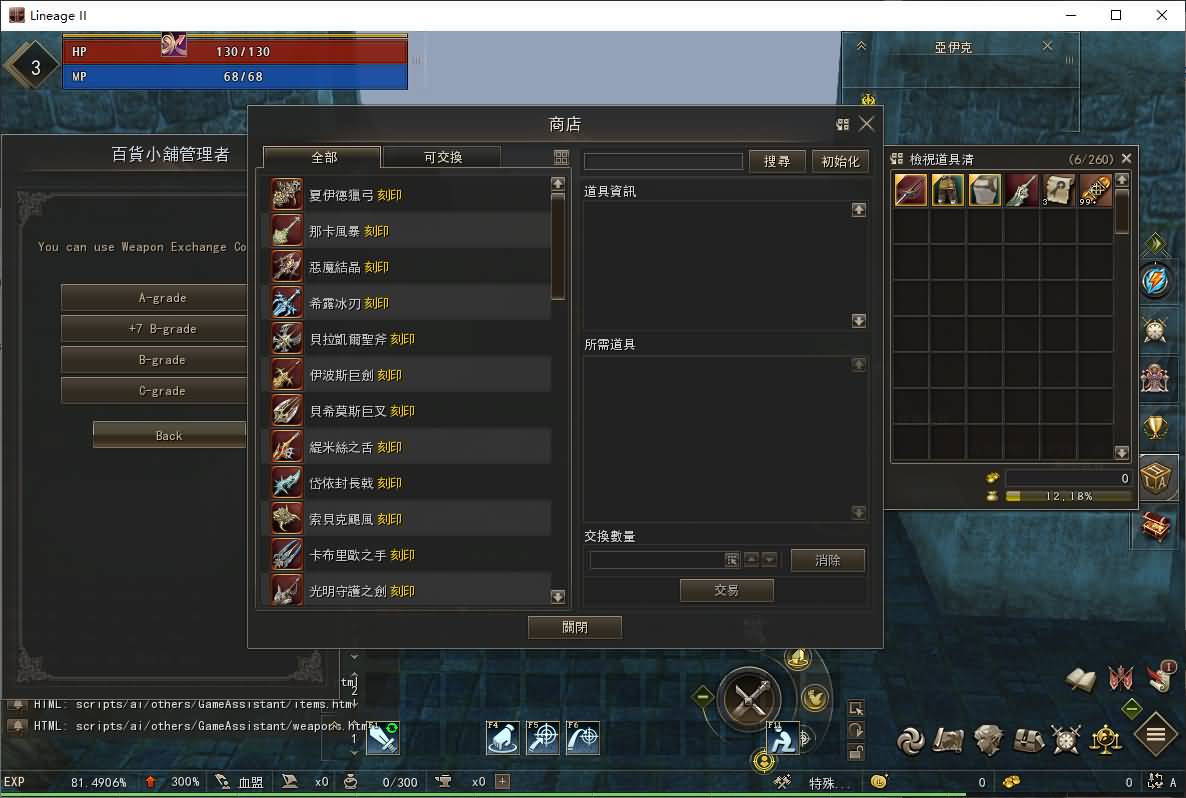This screenshot has height=798, width=1186.
Task: Click the 消除 clear button
Action: pos(828,561)
